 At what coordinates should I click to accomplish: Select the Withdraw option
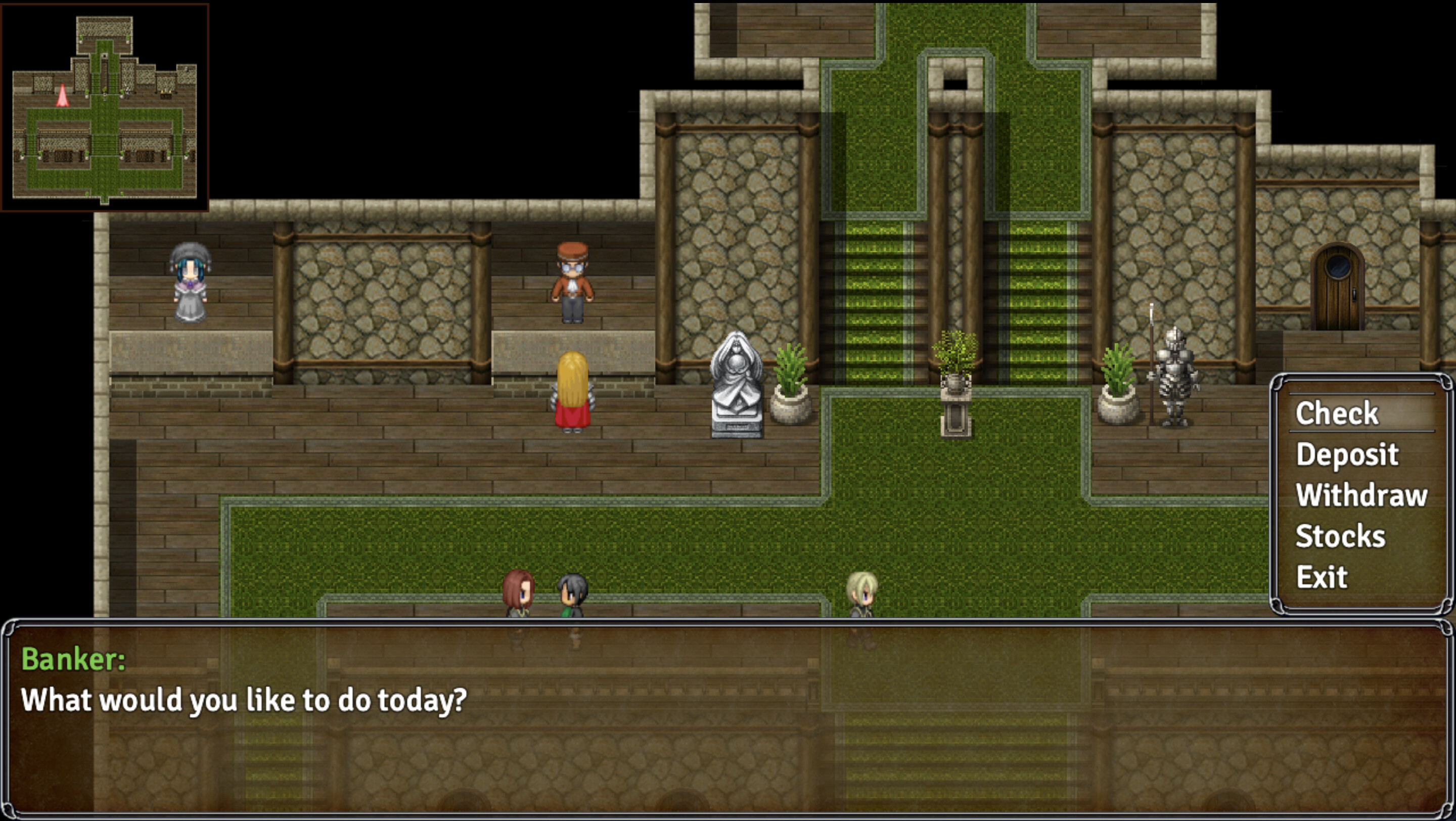tap(1362, 495)
